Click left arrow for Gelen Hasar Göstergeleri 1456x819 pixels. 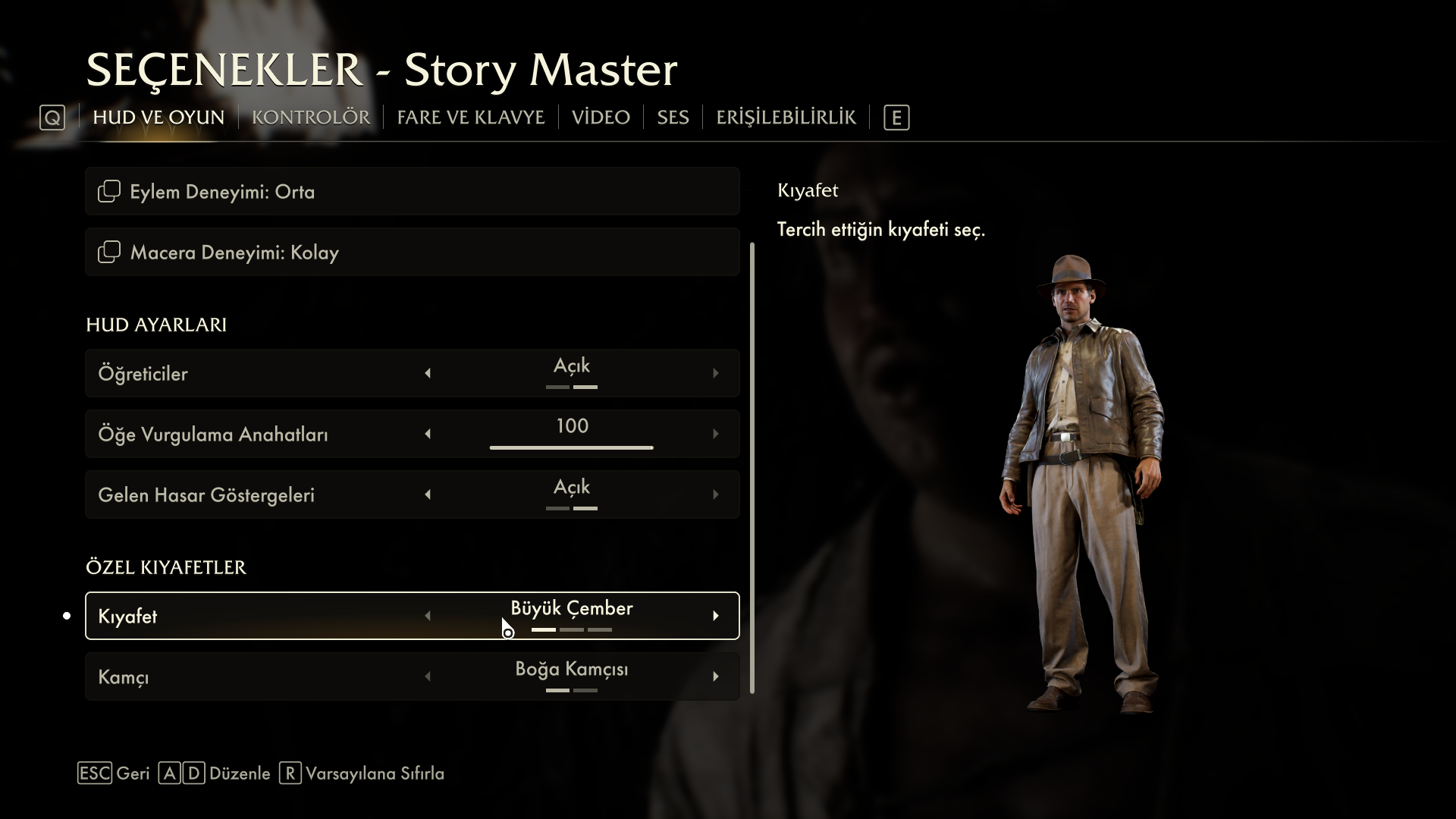428,494
